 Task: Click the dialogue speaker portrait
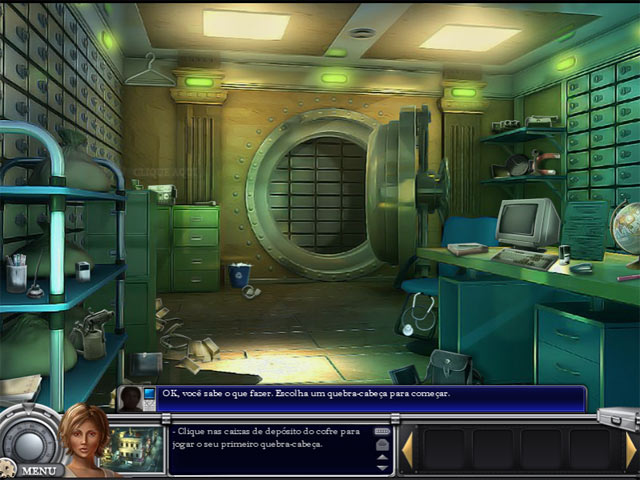point(131,398)
